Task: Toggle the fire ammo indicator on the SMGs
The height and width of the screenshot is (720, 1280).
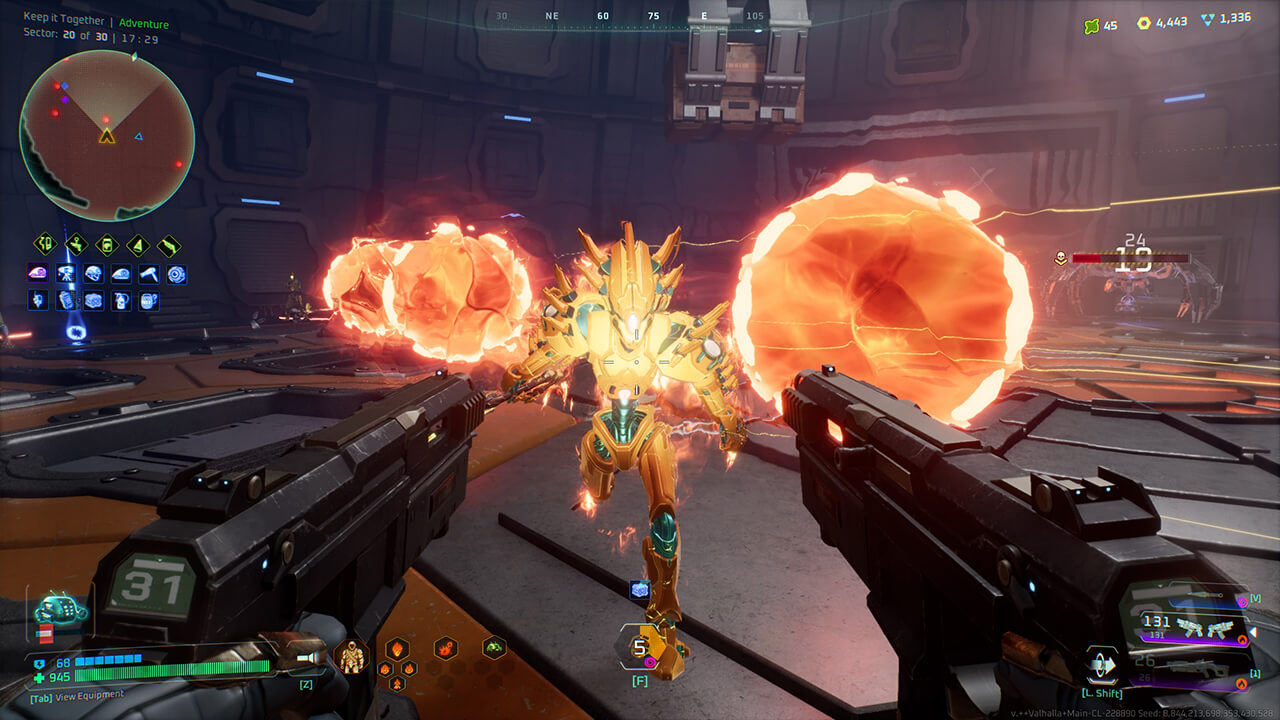Action: click(x=1242, y=638)
